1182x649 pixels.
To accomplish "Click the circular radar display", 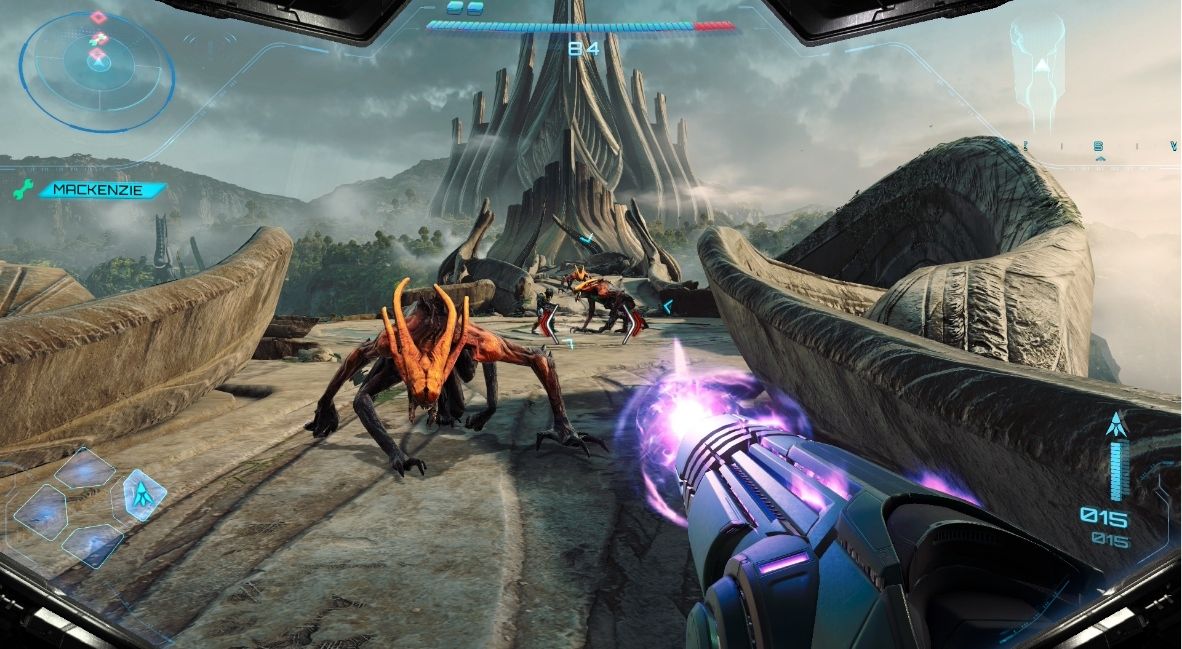I will pyautogui.click(x=96, y=70).
